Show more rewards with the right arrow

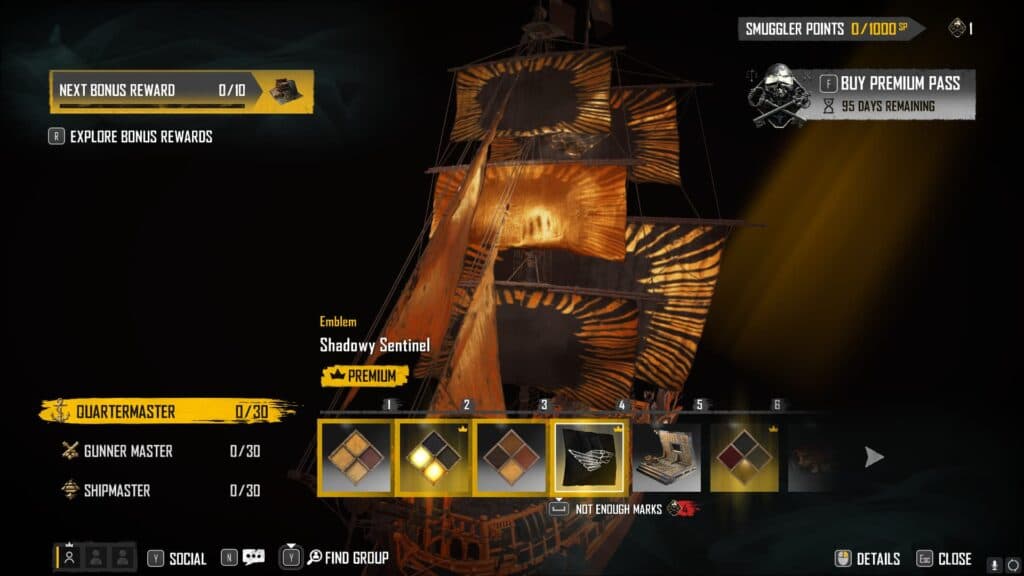click(874, 457)
